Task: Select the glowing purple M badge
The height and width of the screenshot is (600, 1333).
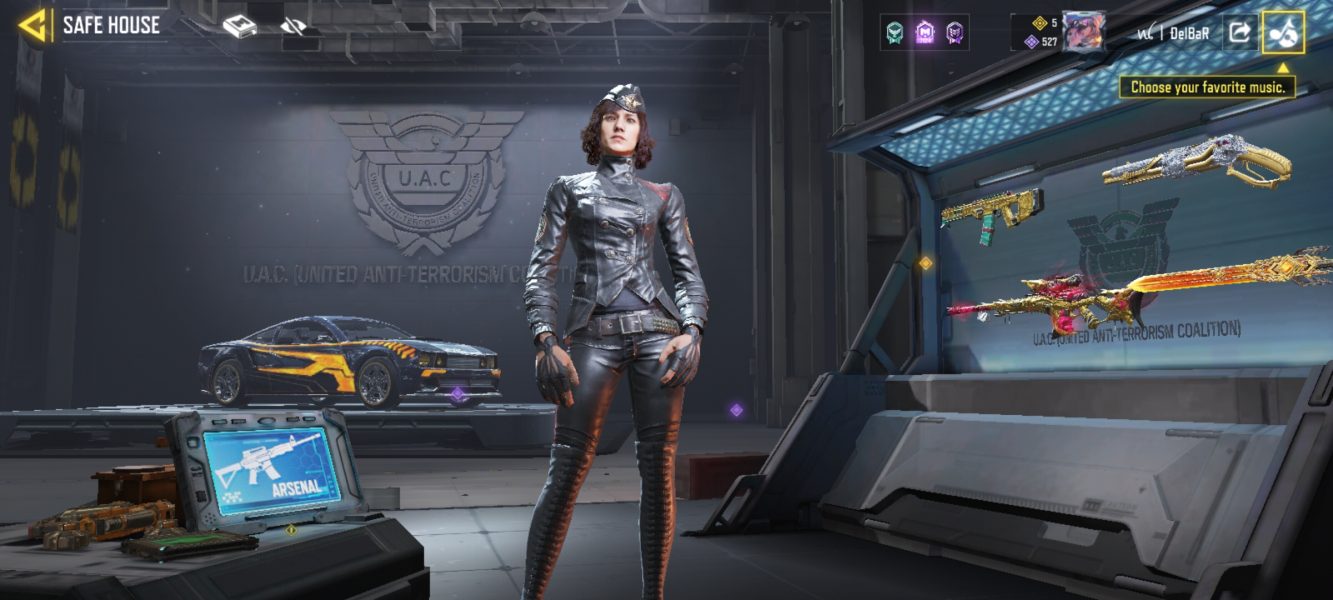Action: [x=925, y=32]
